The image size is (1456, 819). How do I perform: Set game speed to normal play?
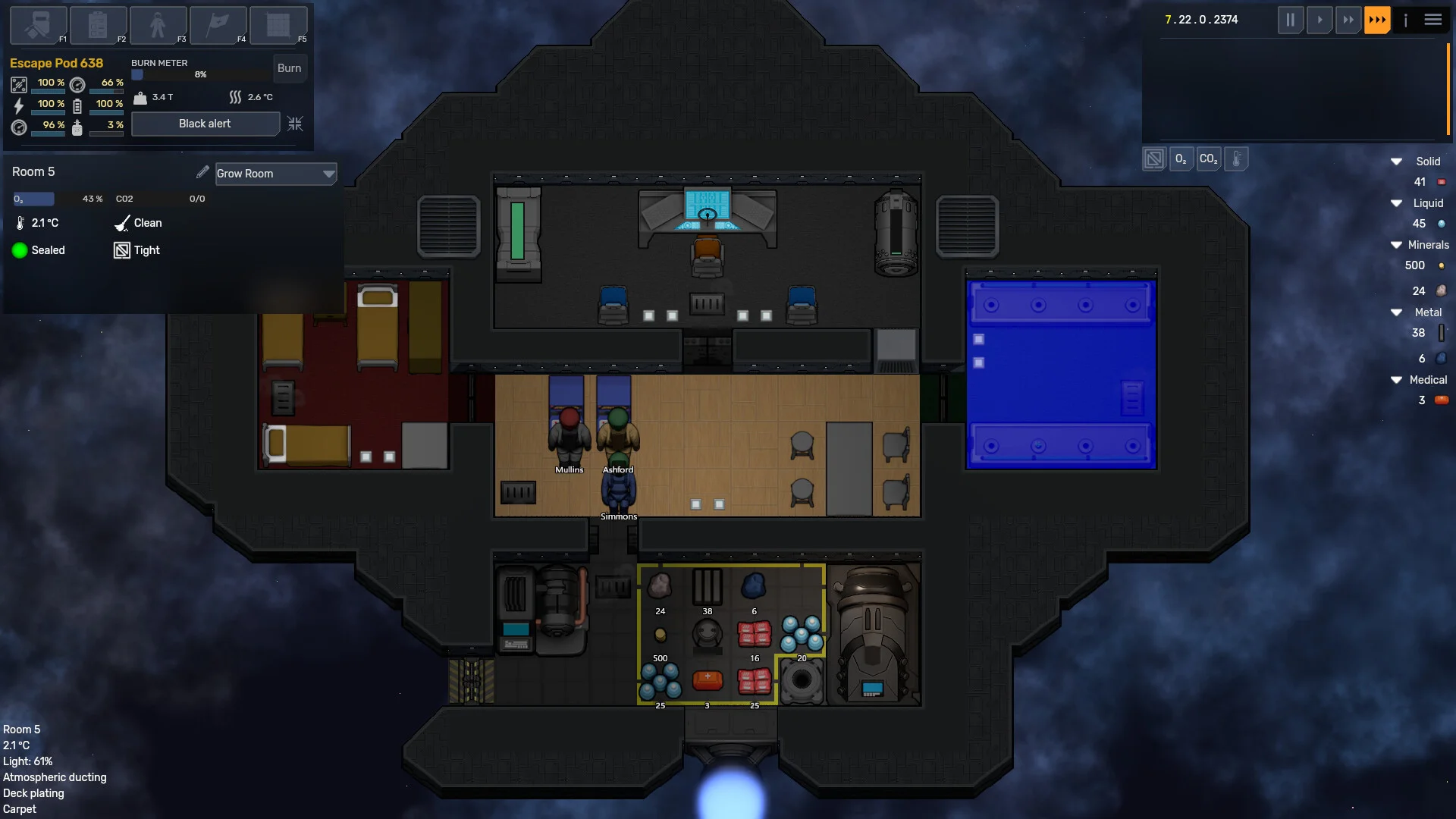(1319, 20)
